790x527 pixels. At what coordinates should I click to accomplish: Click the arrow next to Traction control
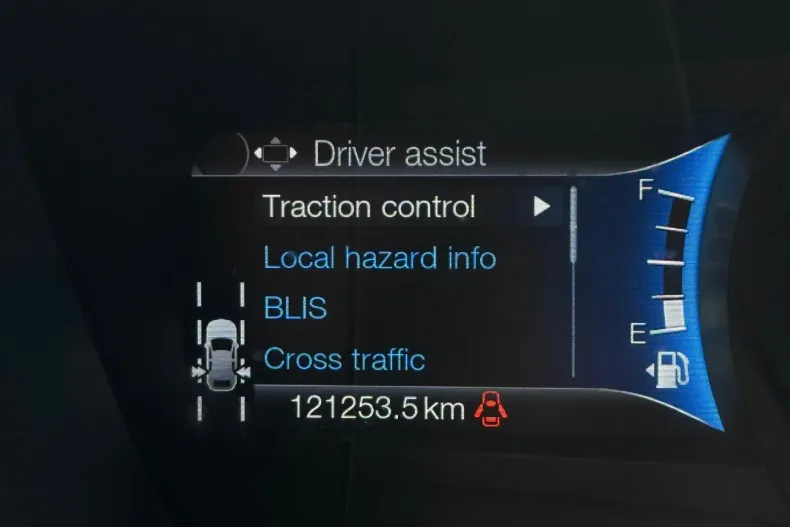pos(542,207)
